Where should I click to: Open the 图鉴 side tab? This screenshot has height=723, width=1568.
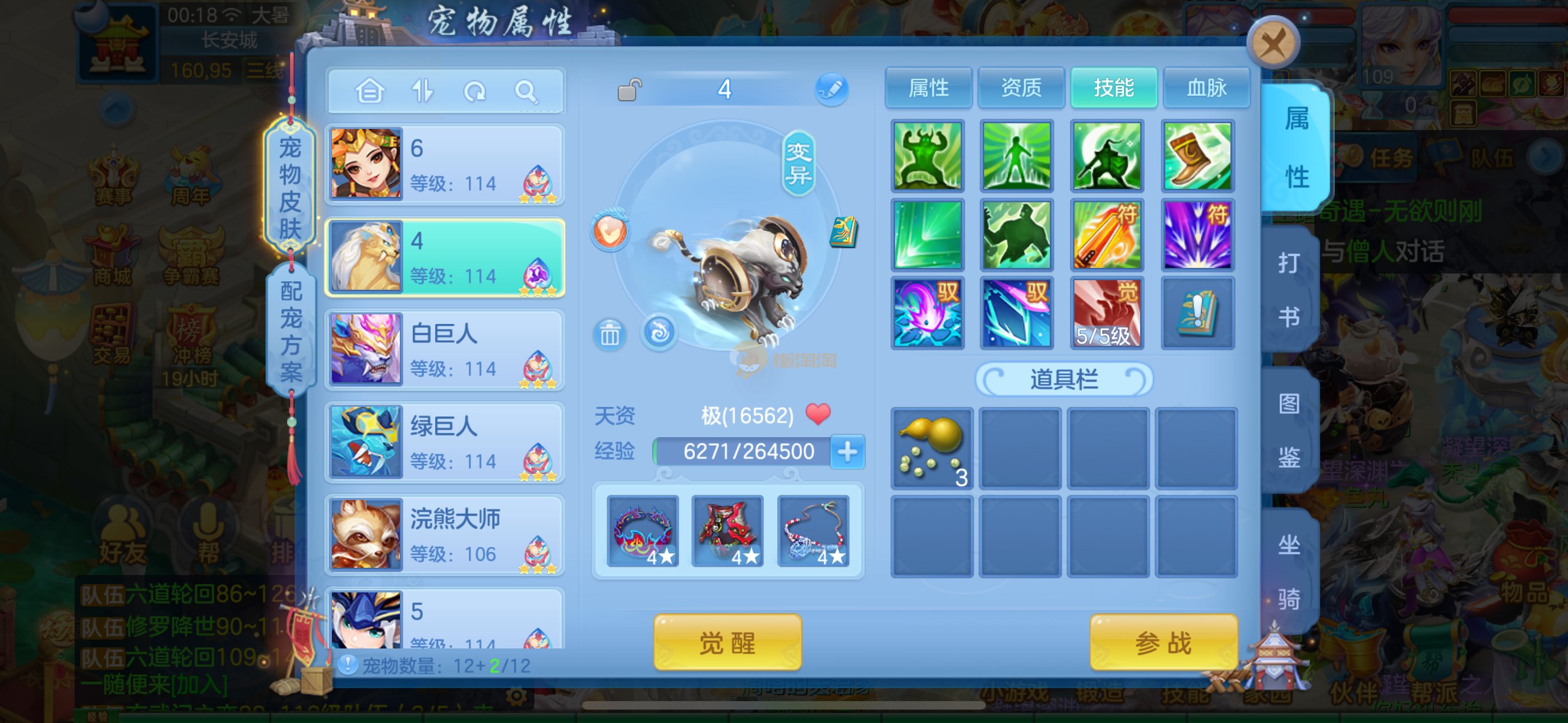tap(1289, 430)
